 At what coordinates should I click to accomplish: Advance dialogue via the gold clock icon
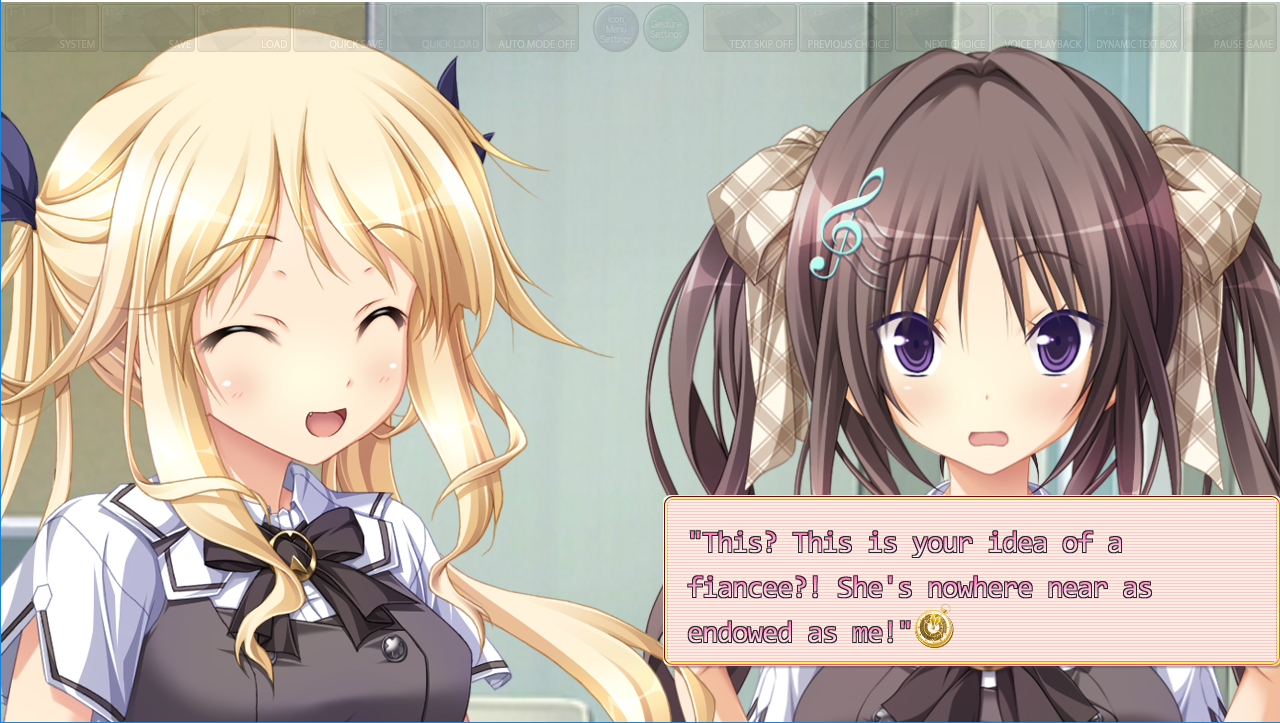(934, 629)
